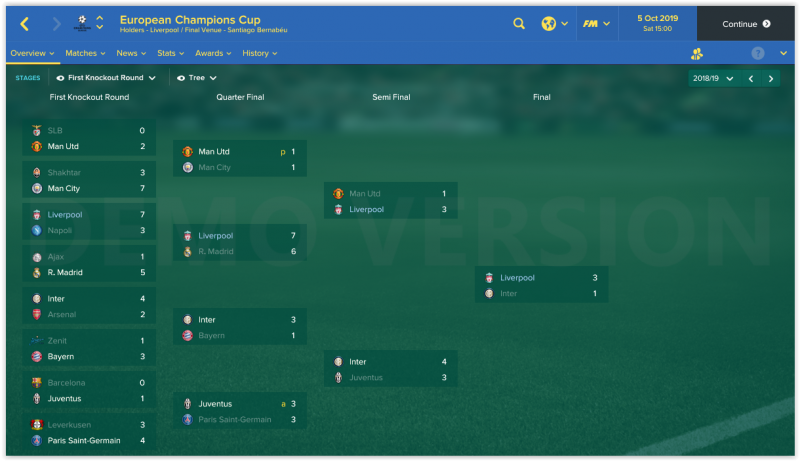
Task: Open the world globe menu
Action: [553, 23]
